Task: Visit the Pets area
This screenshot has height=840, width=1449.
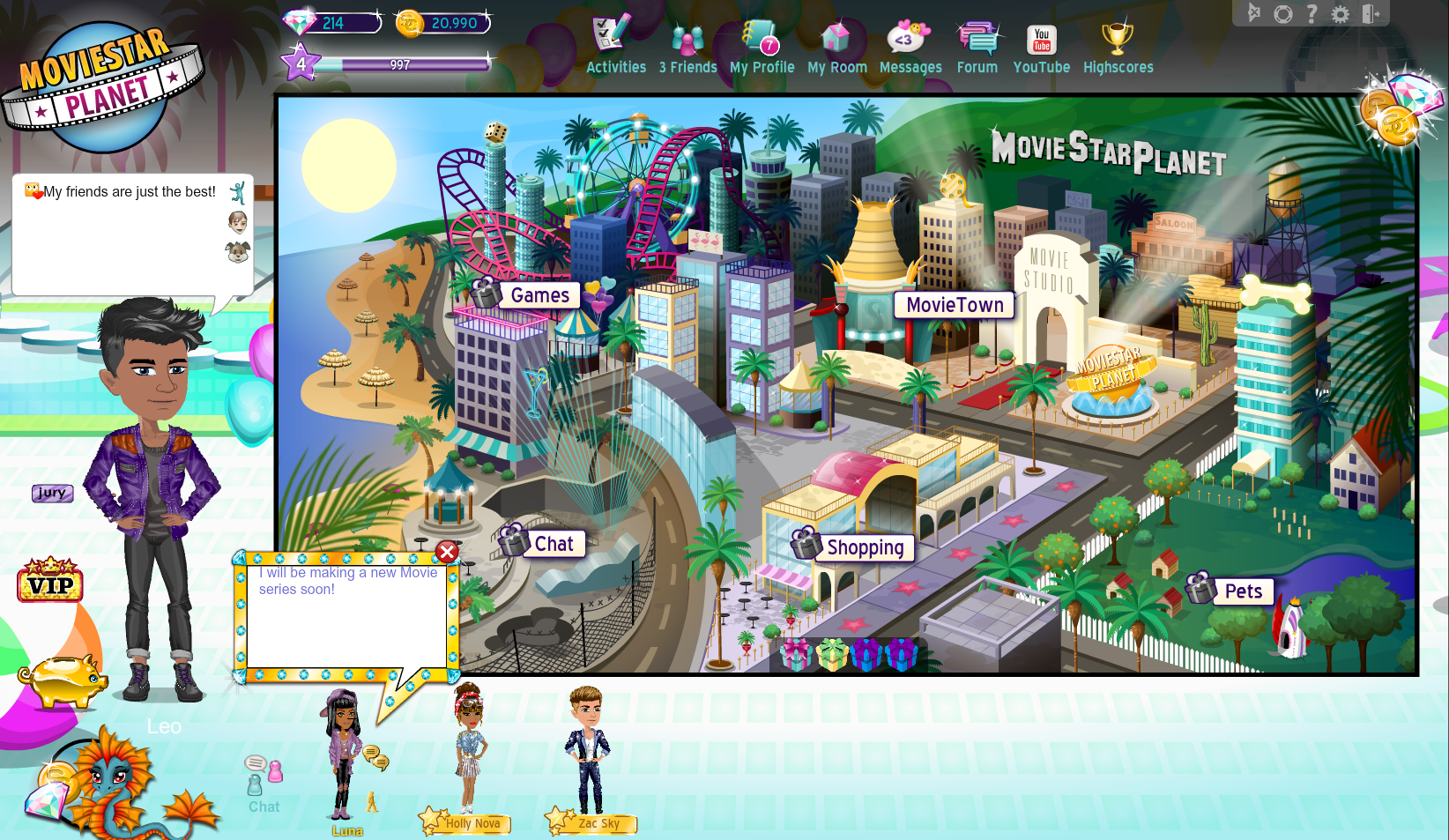Action: [x=1243, y=591]
